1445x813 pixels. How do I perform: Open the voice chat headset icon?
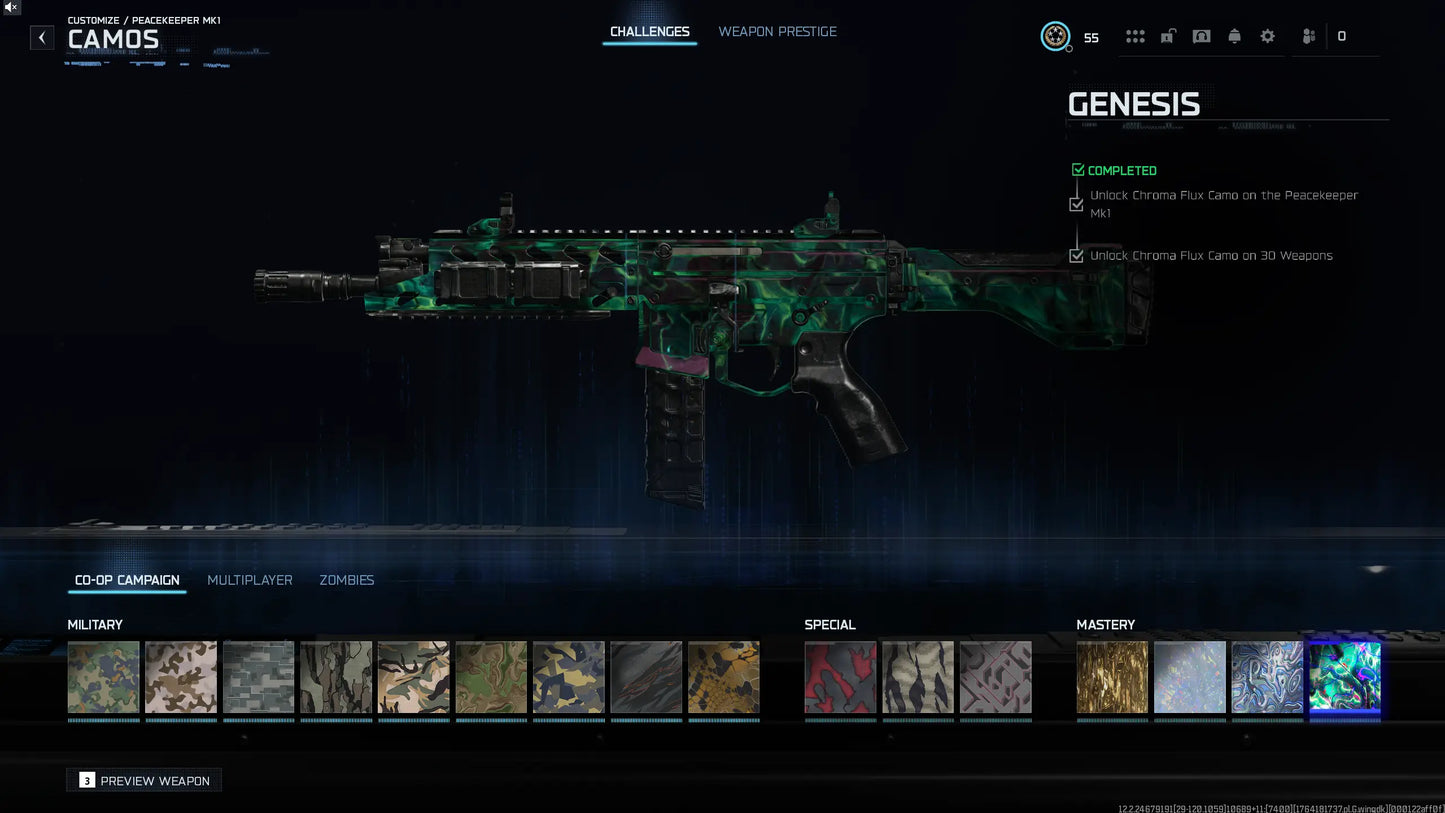1201,36
